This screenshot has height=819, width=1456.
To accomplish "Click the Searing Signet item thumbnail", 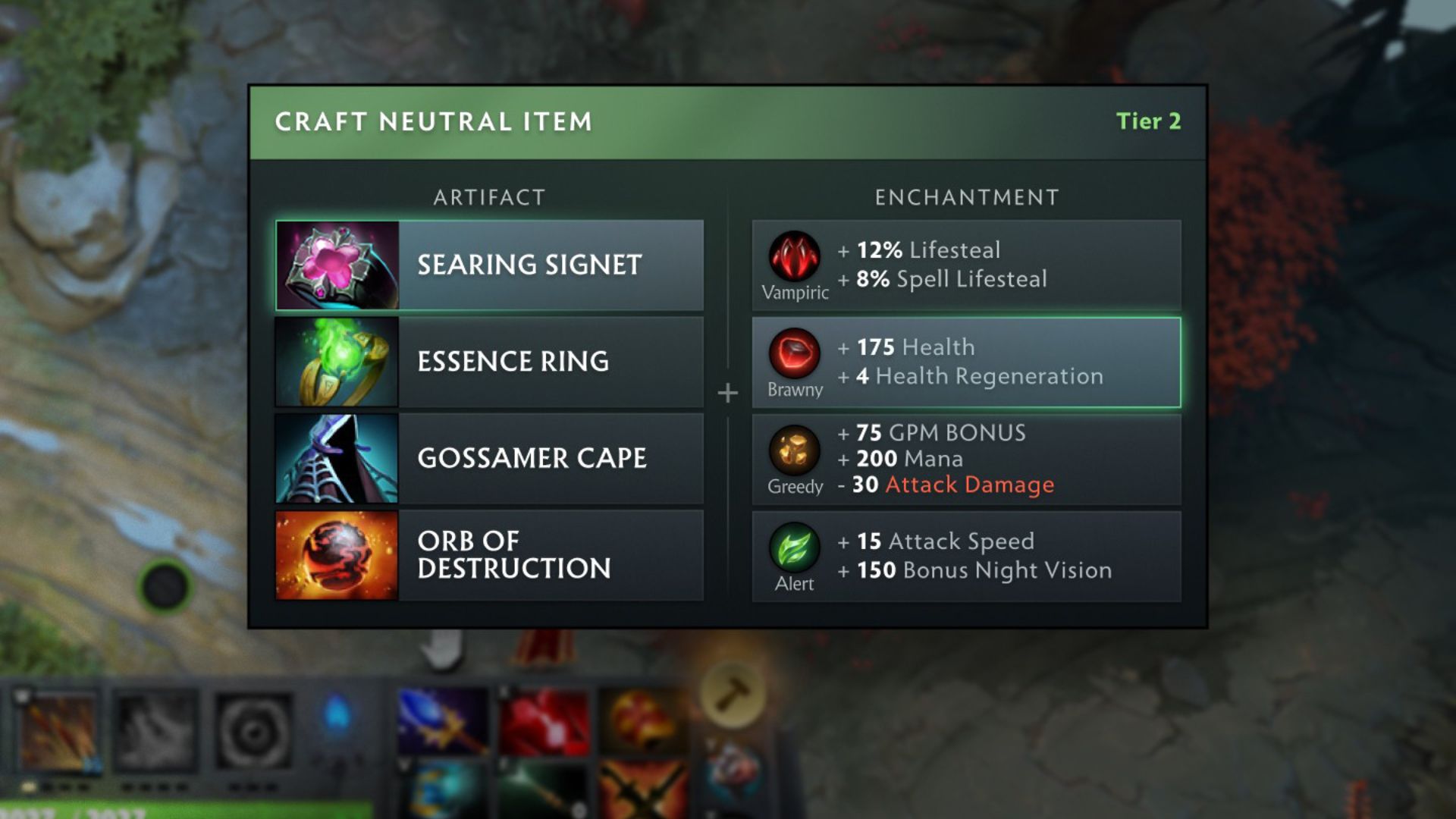I will click(336, 265).
